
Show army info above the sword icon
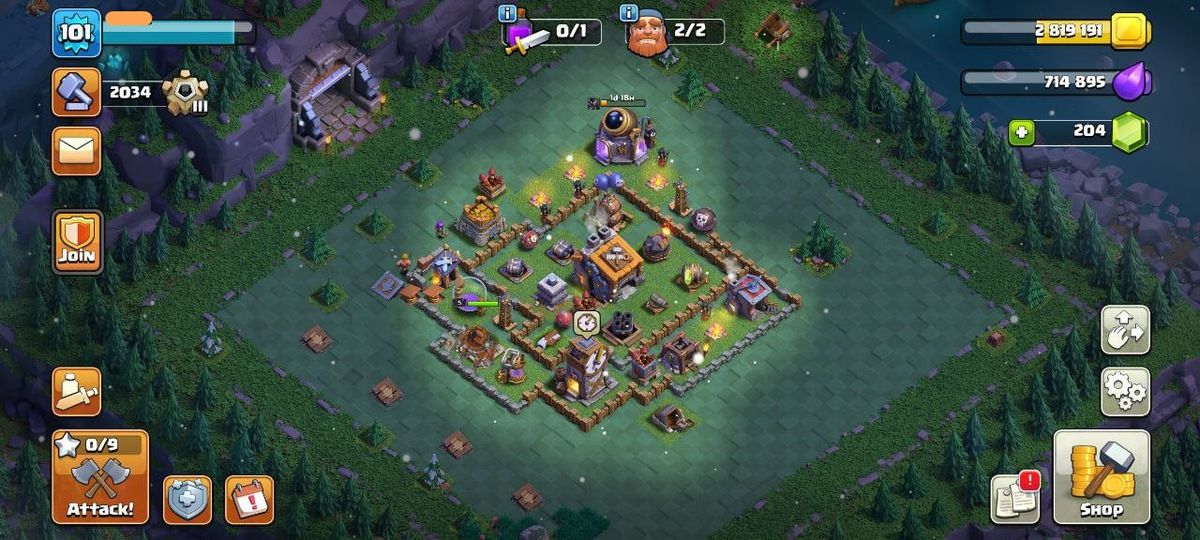click(507, 13)
